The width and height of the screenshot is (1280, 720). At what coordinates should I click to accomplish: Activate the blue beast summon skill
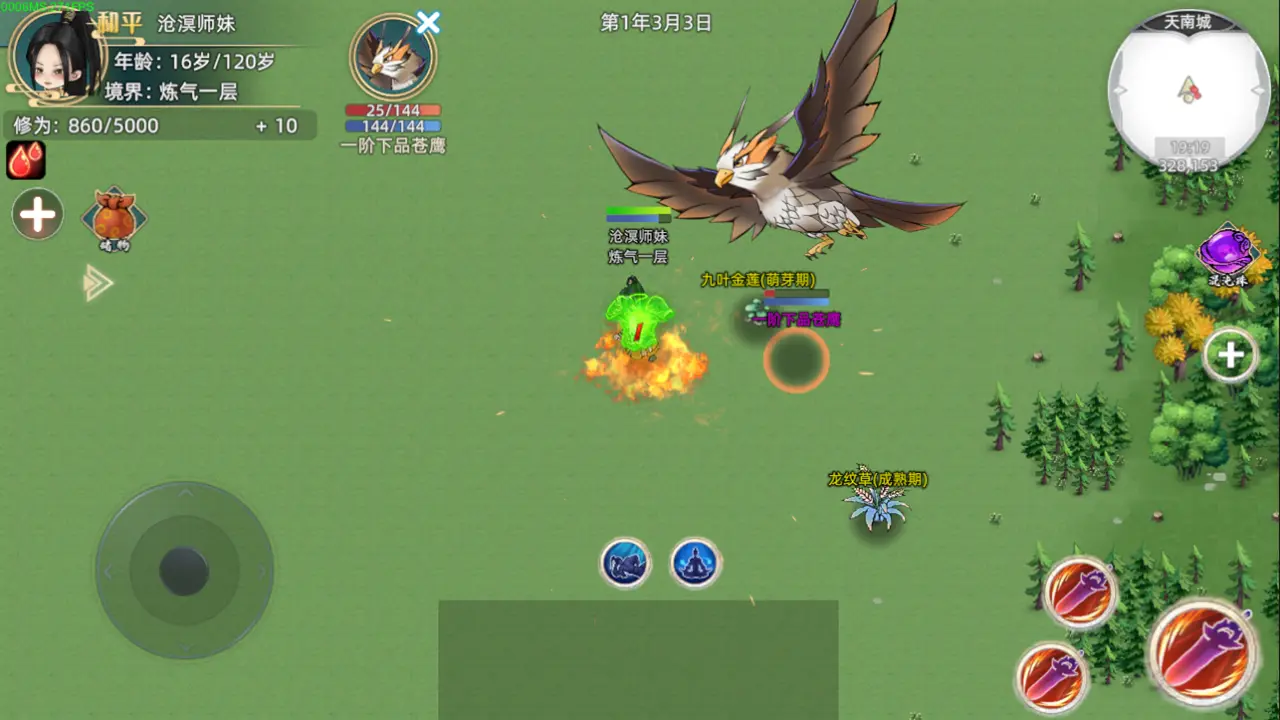tap(625, 562)
